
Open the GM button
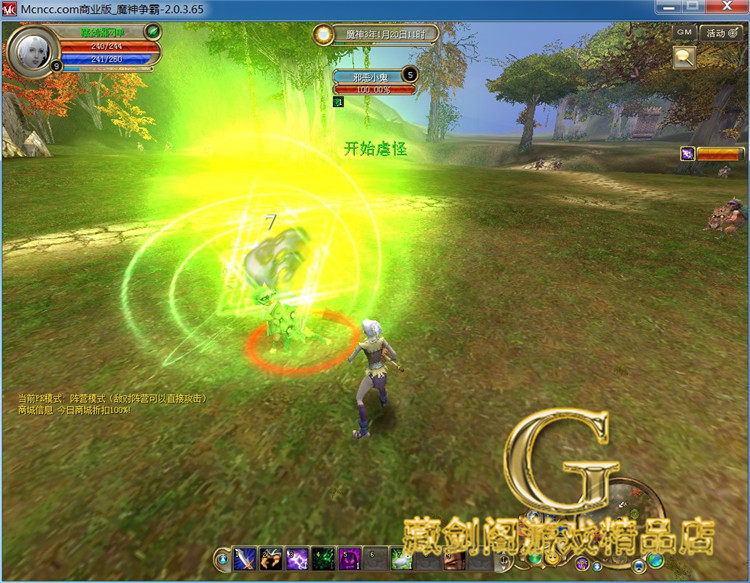(684, 31)
